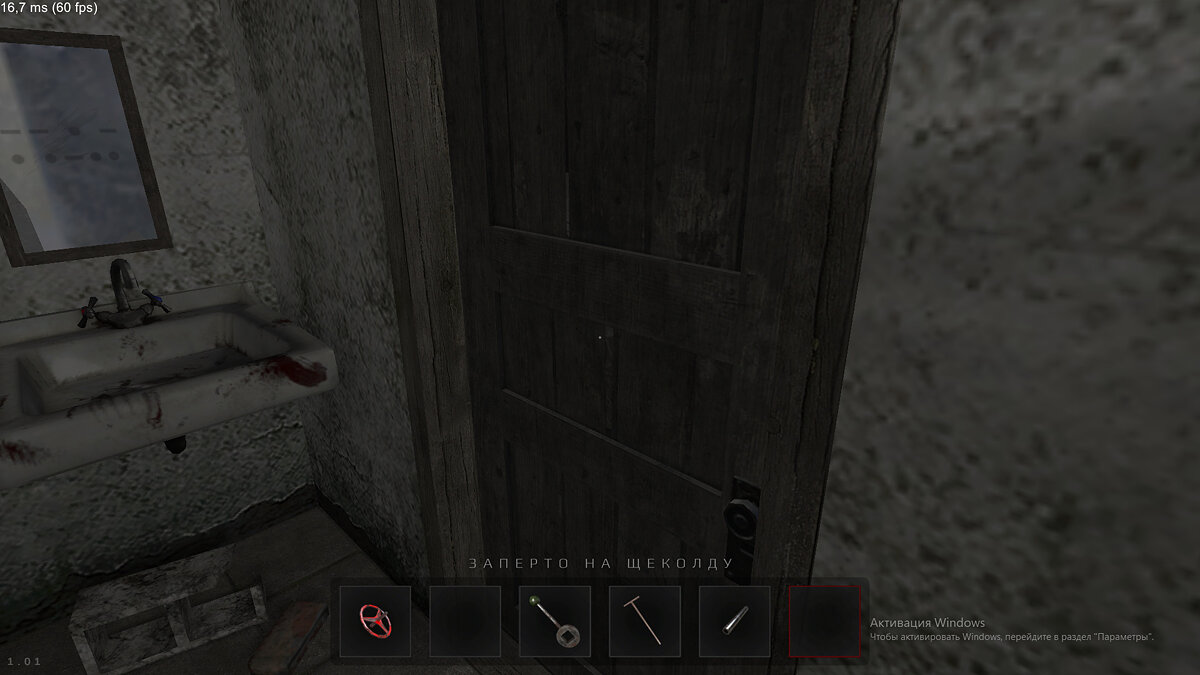Pick the T-shaped rod inventory slot
1200x675 pixels.
(x=645, y=621)
